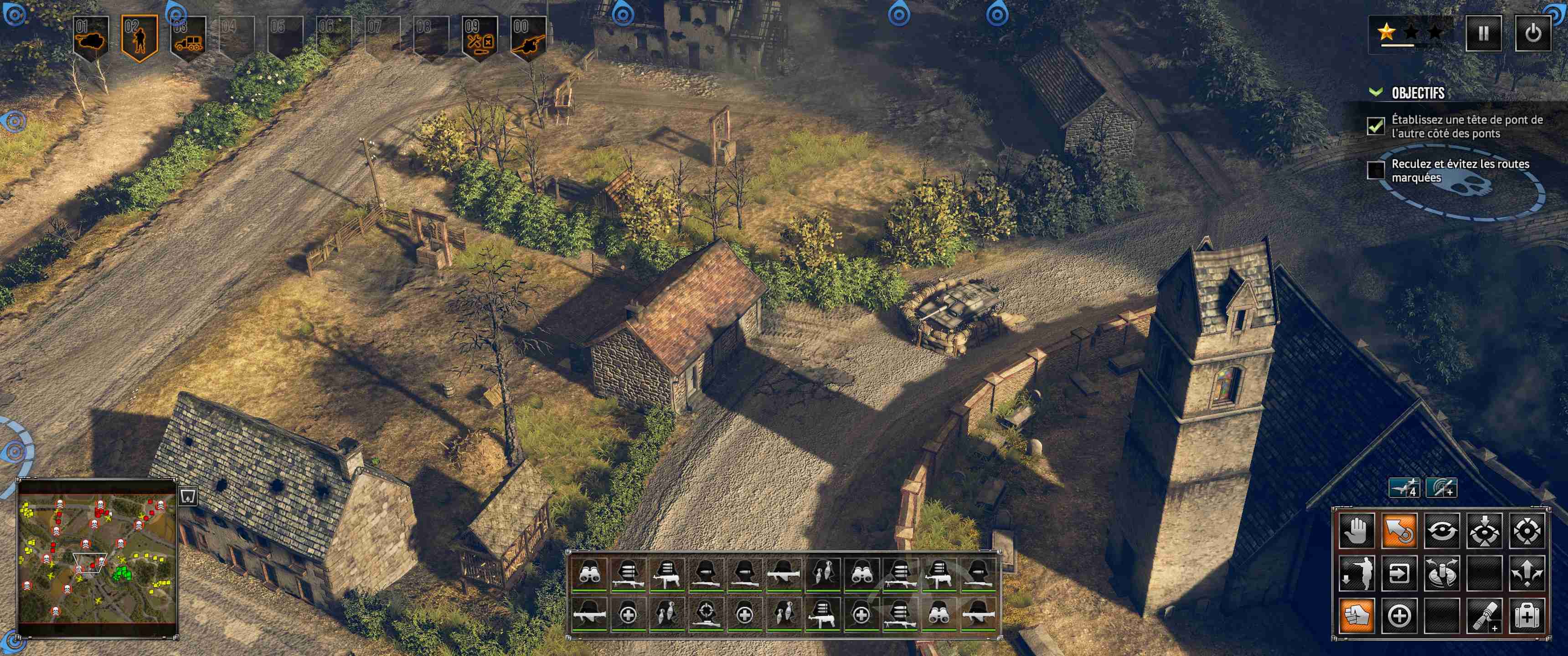Select the sniper unit with crosshair icon
This screenshot has height=656, width=1568.
[706, 614]
